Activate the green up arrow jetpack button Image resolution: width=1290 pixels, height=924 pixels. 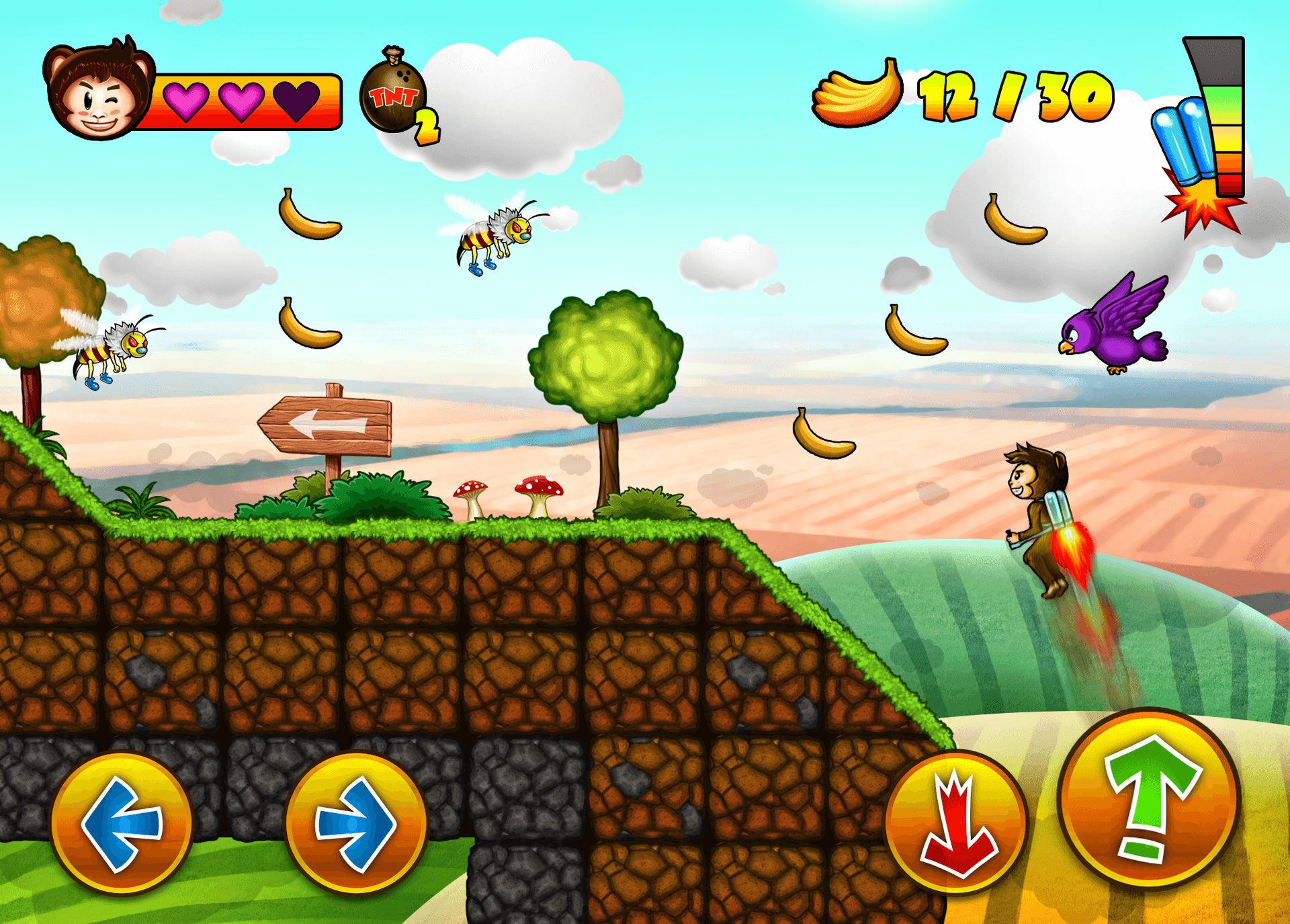(1149, 800)
